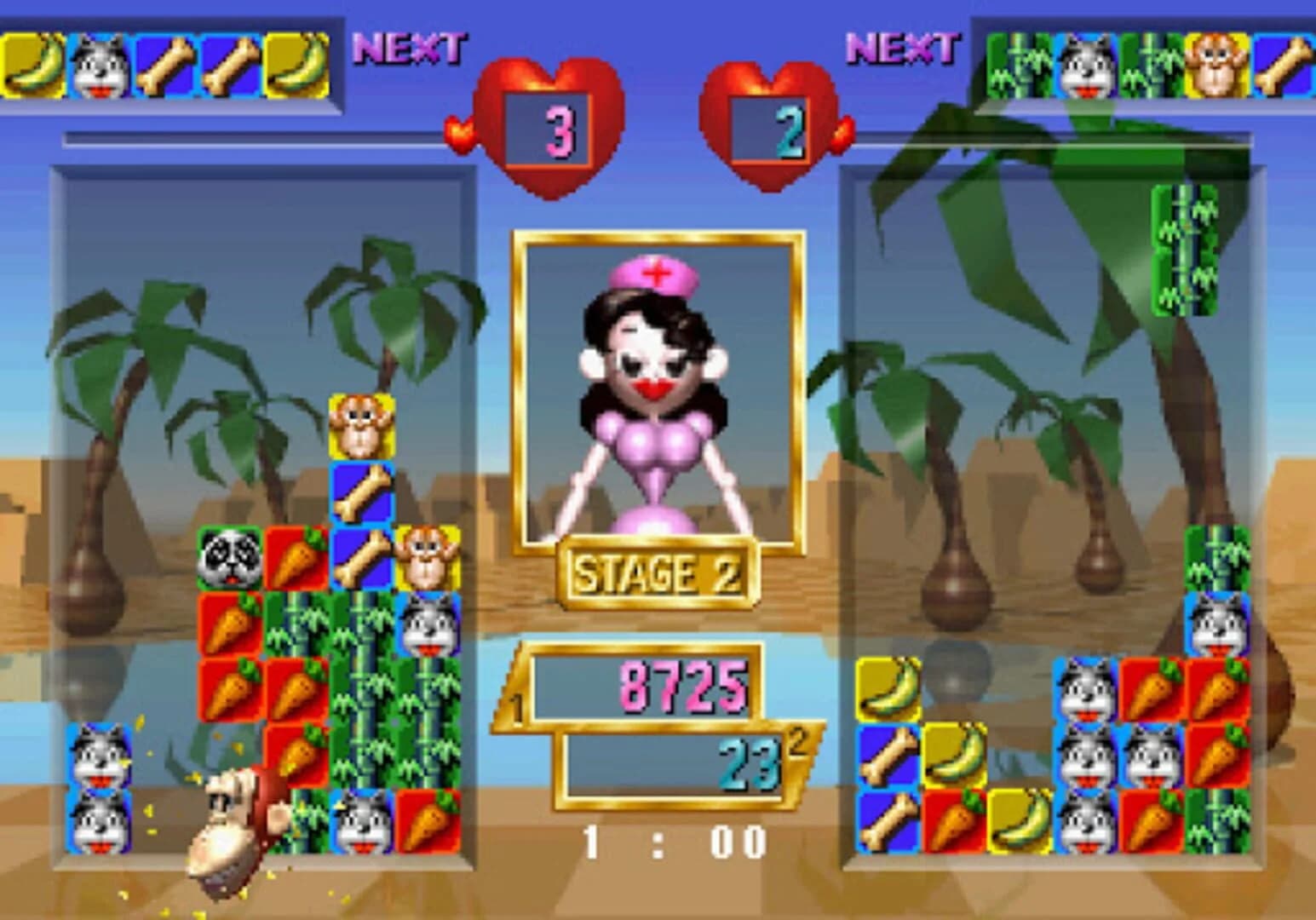Toggle the wolf block at the left field's bottom corner
1316x920 pixels.
point(100,818)
